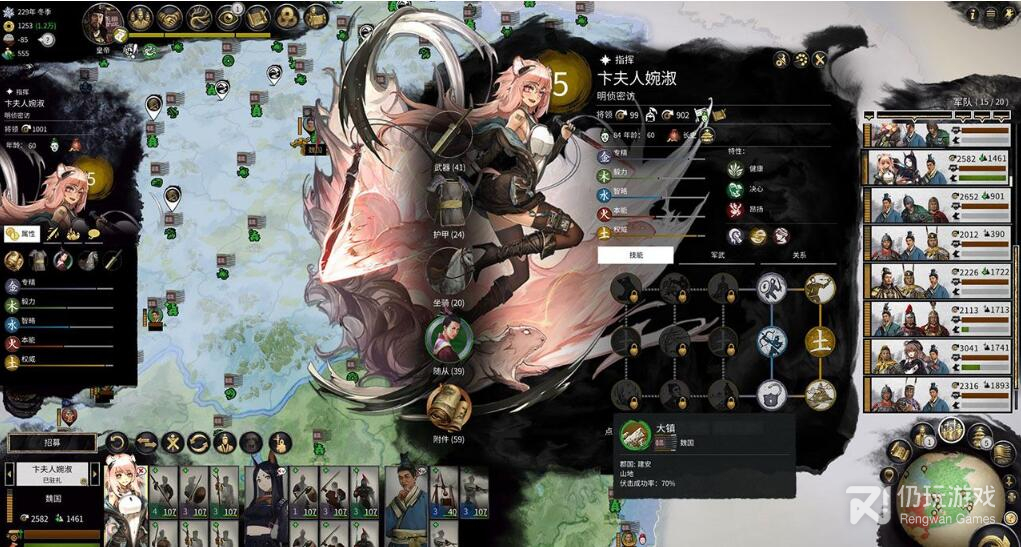Select the 护甲 armor slot

tap(449, 207)
